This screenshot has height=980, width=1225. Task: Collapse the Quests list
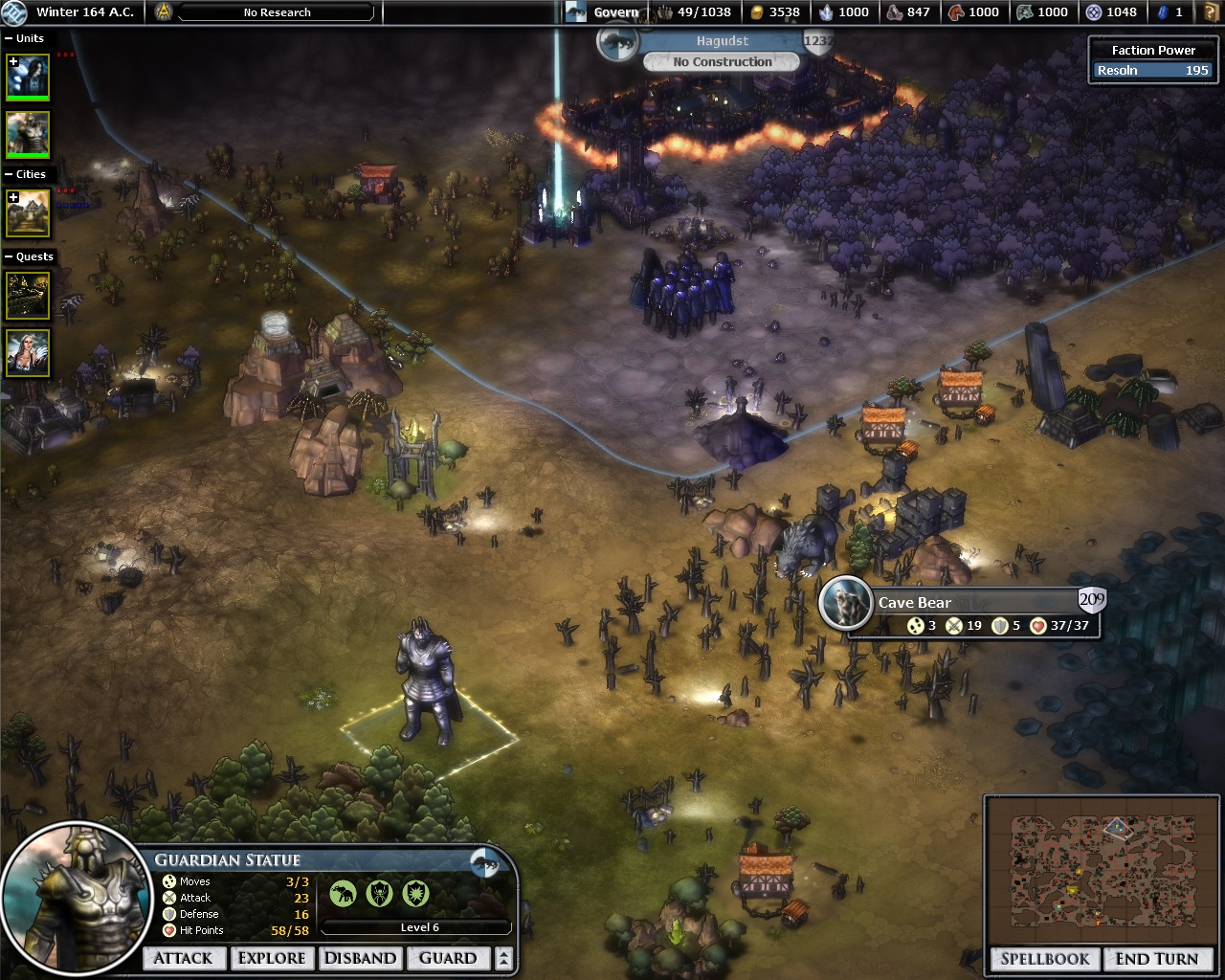(10, 256)
